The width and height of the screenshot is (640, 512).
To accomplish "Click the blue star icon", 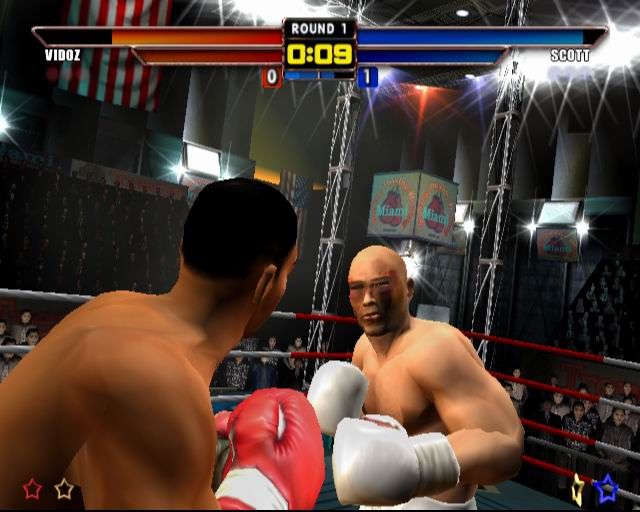I will click(606, 488).
